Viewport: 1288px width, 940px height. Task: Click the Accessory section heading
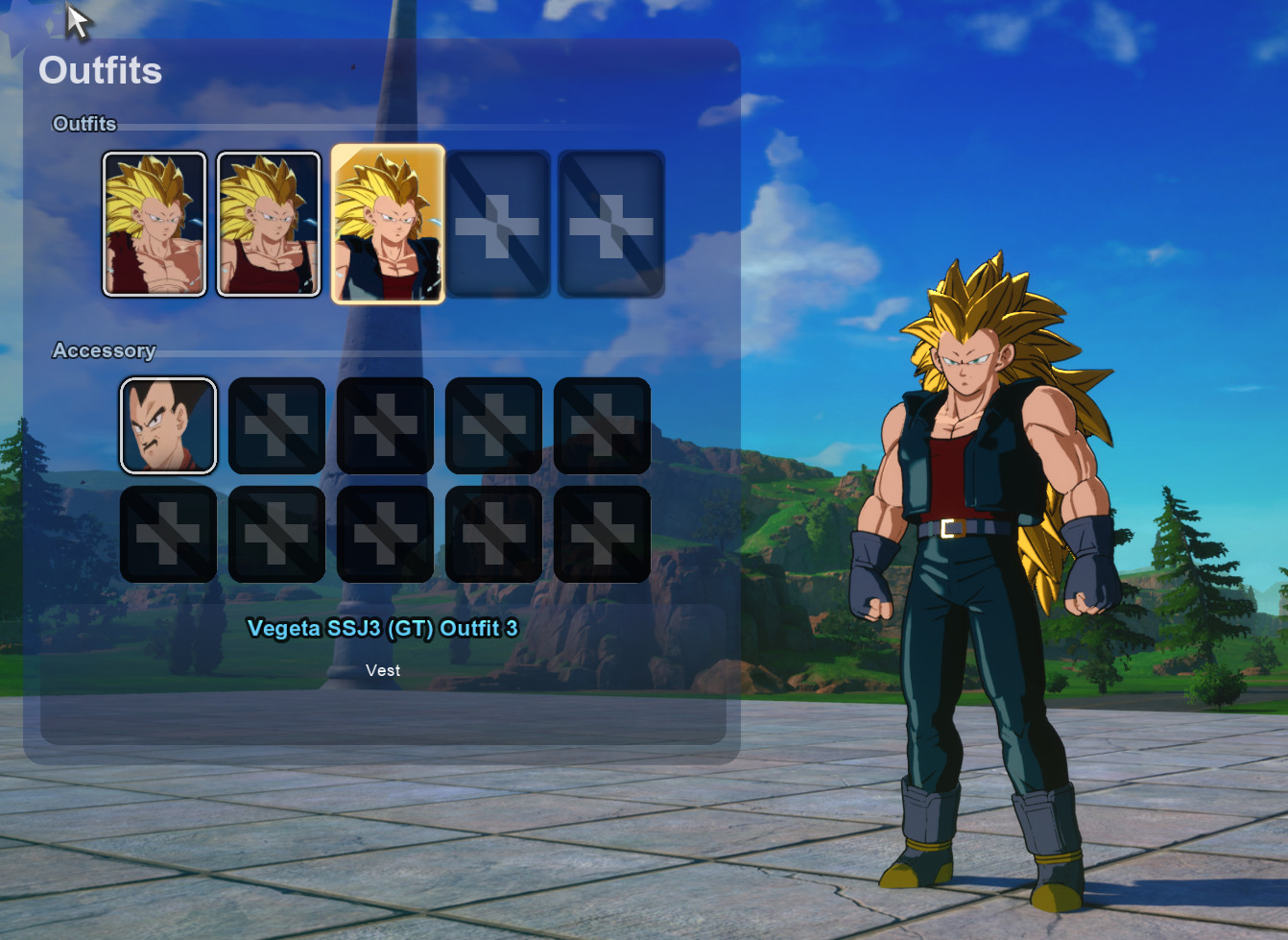[106, 351]
